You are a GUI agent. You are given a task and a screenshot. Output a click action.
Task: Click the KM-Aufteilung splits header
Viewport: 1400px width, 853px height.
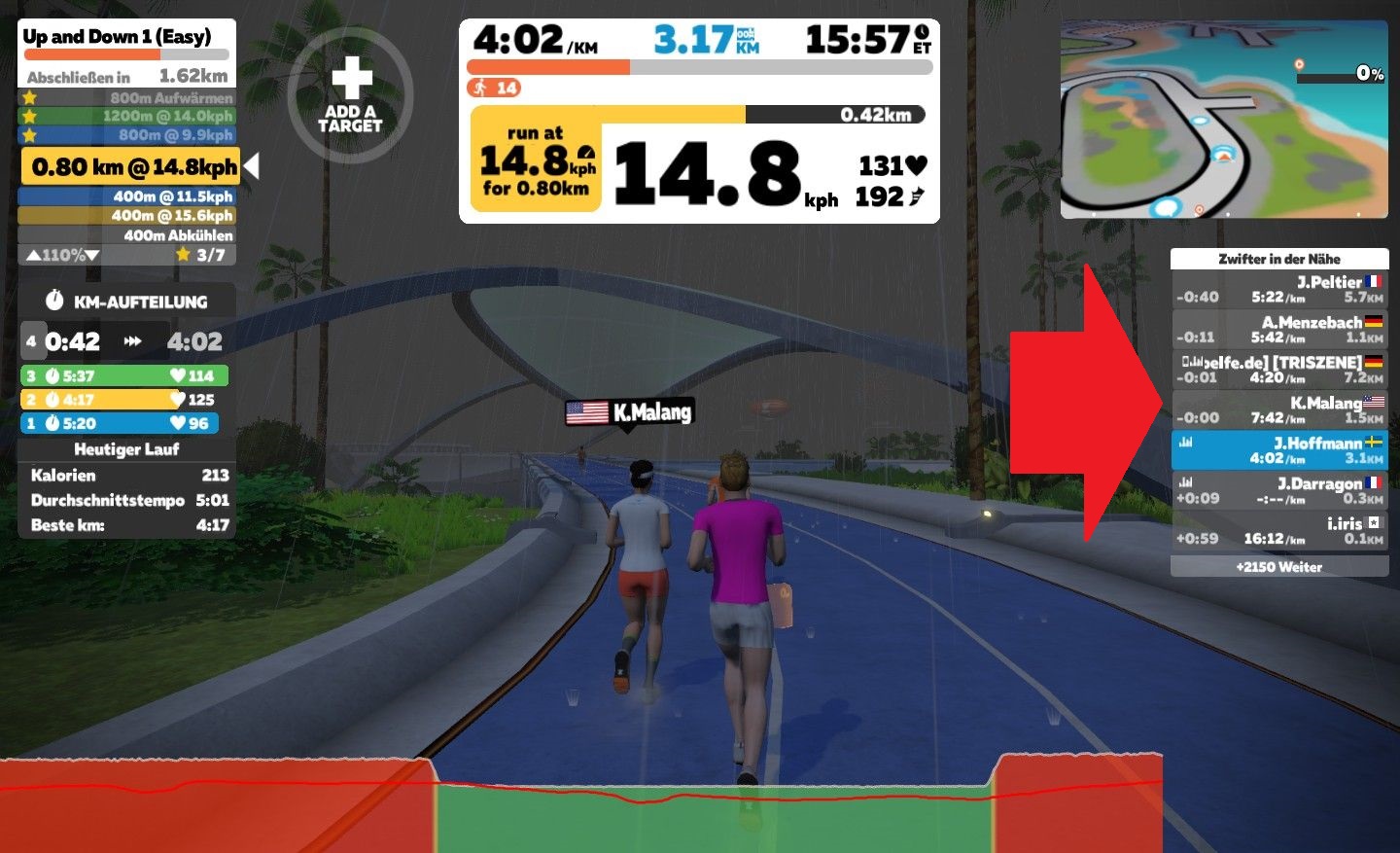(127, 302)
